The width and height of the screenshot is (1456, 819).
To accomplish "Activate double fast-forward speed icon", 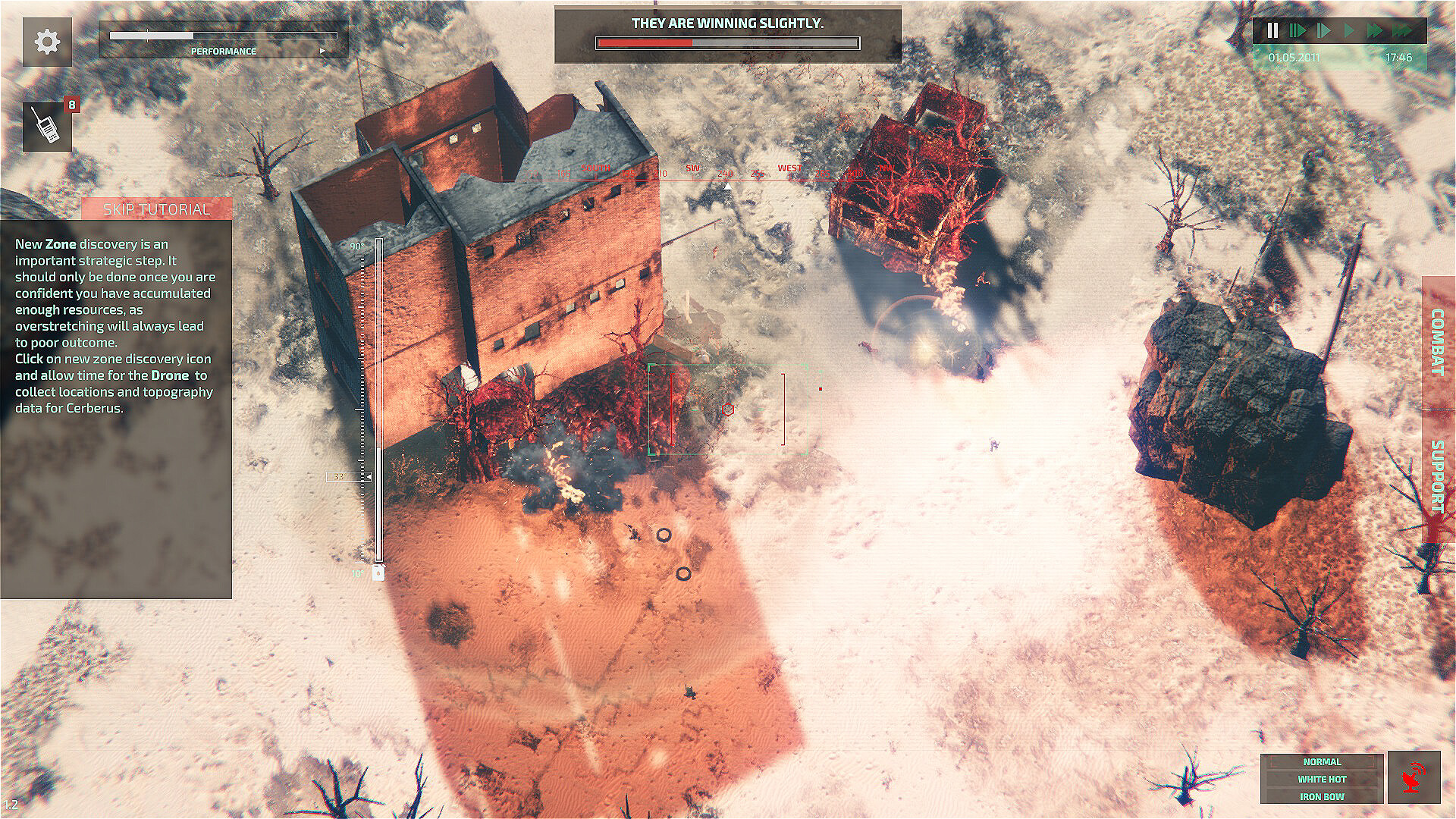I will [x=1375, y=30].
